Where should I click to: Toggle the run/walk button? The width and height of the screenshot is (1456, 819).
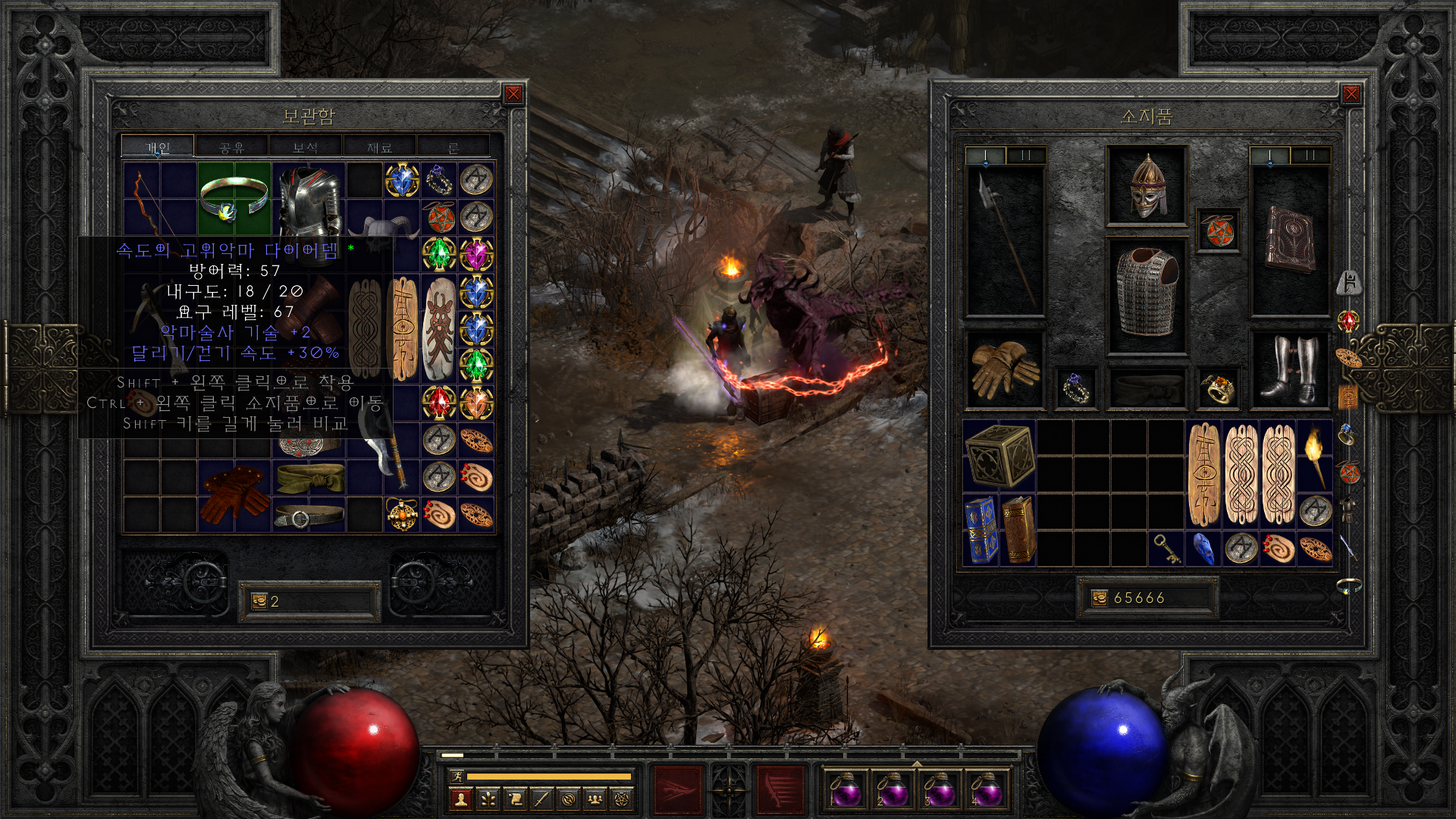tap(457, 776)
